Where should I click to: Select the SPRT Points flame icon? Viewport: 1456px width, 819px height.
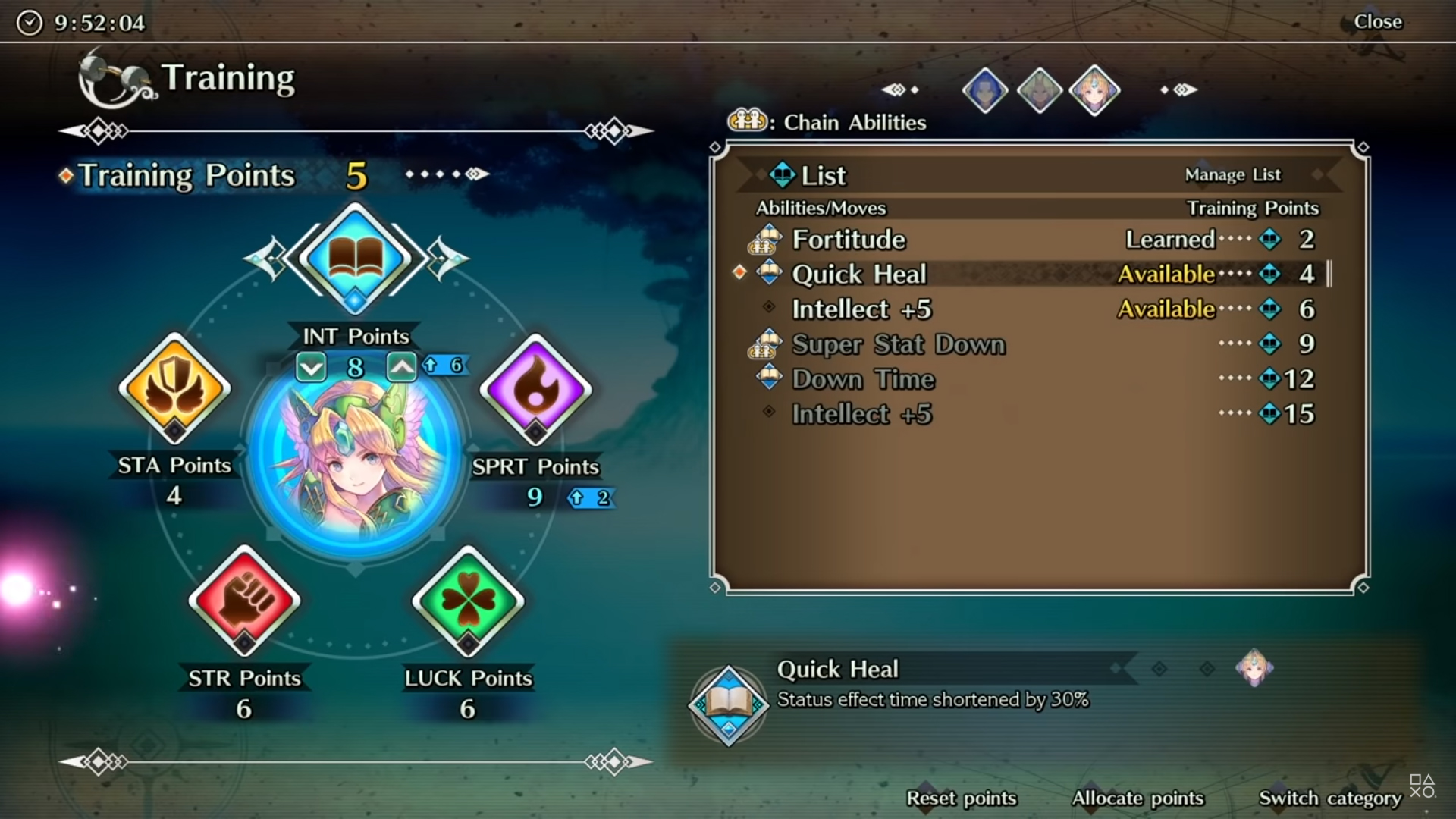click(535, 390)
